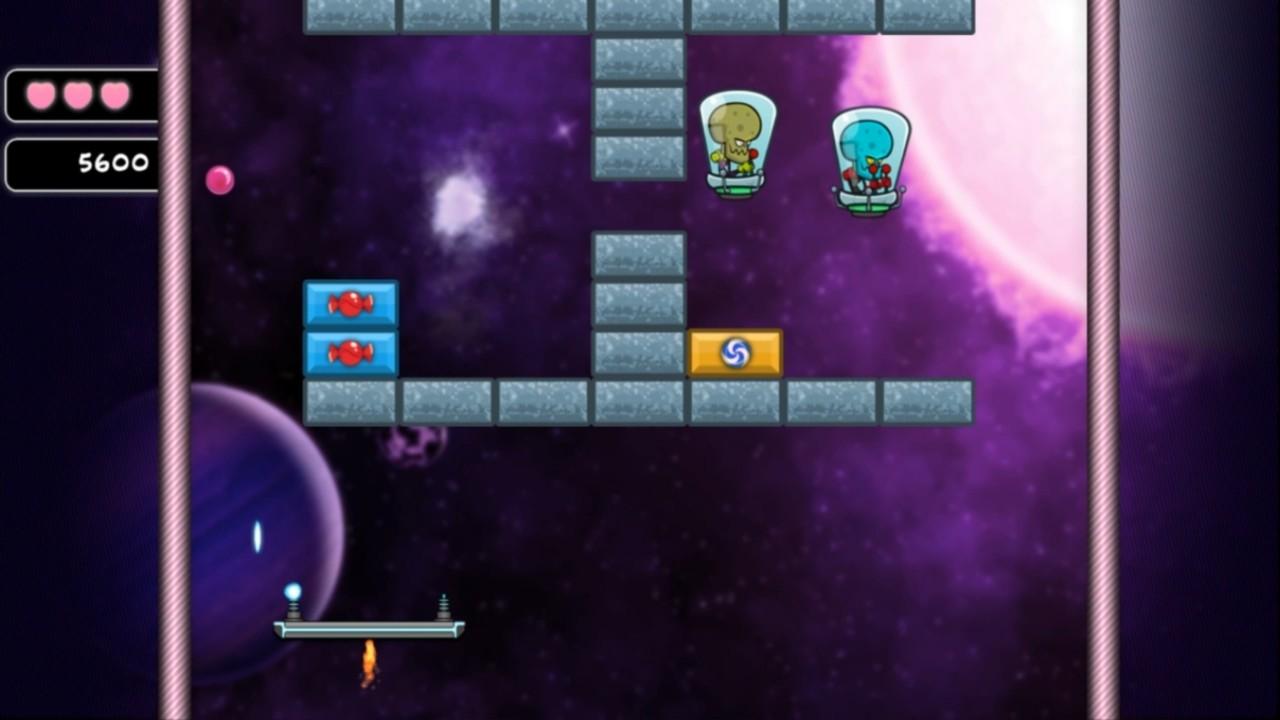
Task: Click the middle heart icon
Action: (x=78, y=95)
